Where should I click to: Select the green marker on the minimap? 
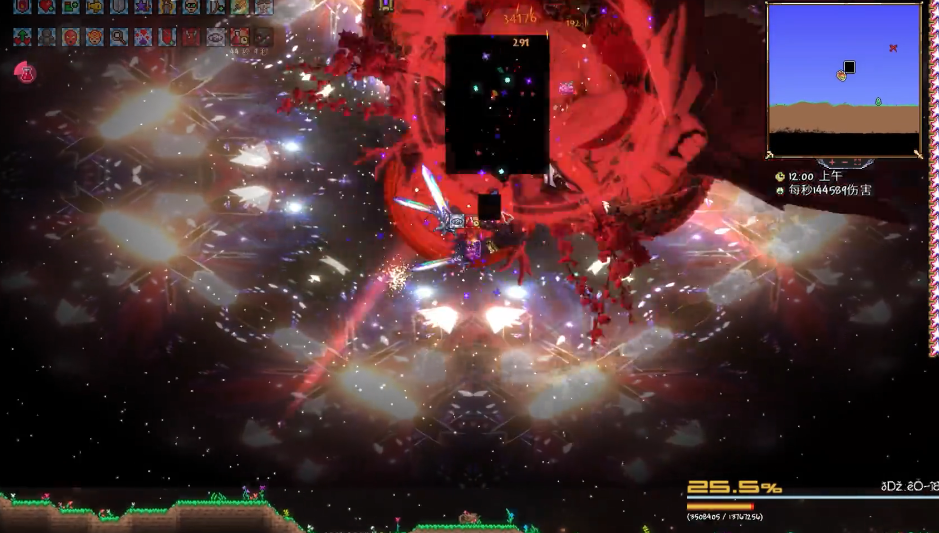tap(878, 101)
